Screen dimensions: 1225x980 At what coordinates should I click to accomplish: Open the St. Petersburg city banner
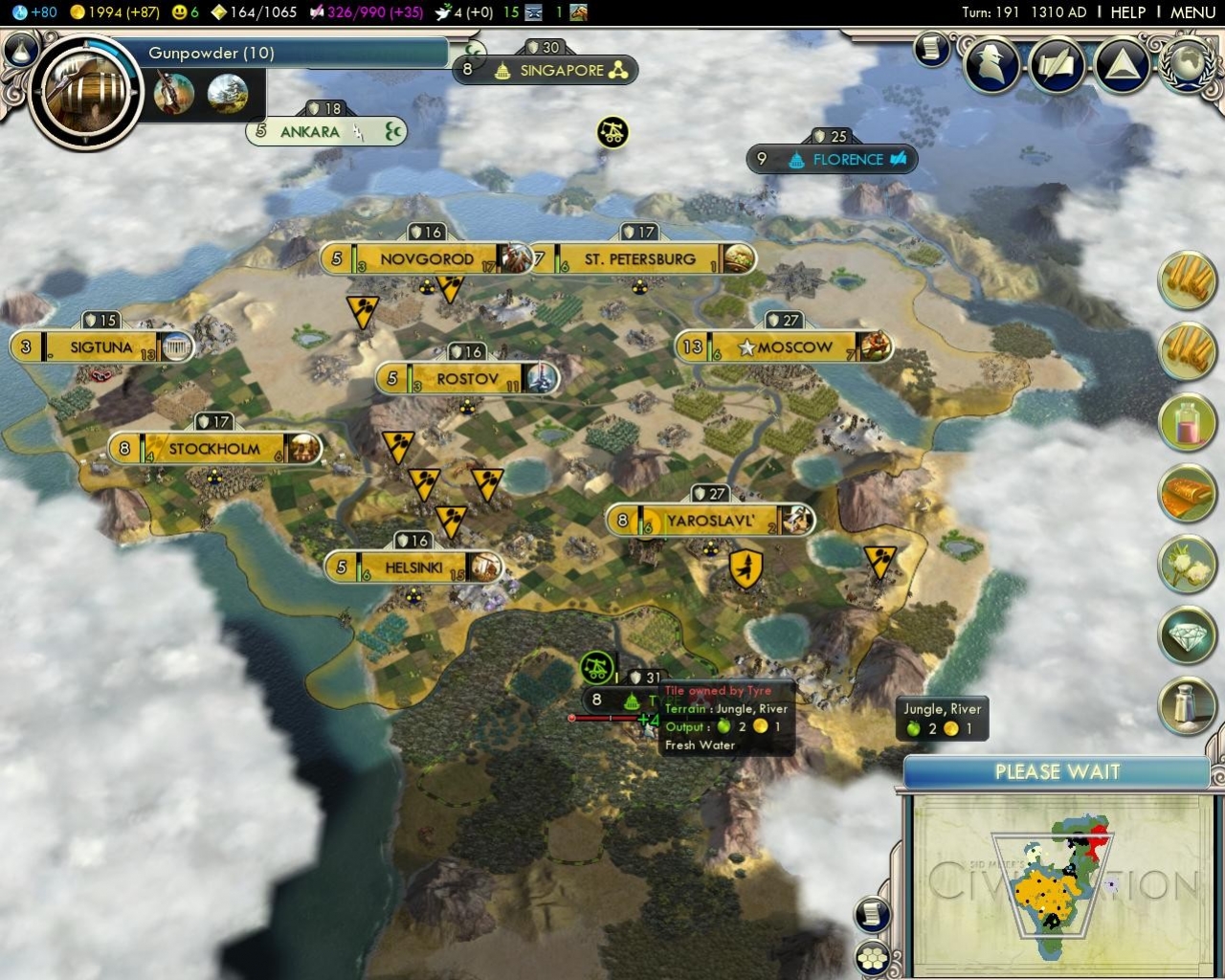tap(639, 259)
